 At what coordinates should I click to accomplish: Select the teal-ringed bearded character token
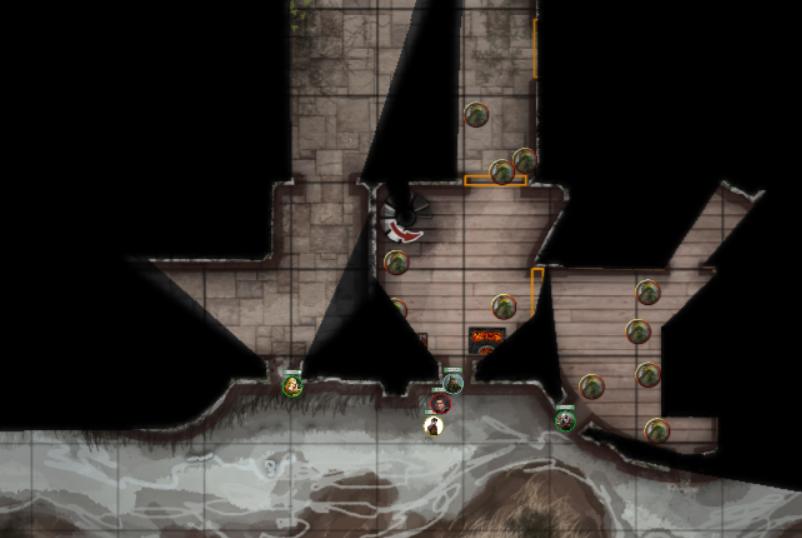(453, 383)
